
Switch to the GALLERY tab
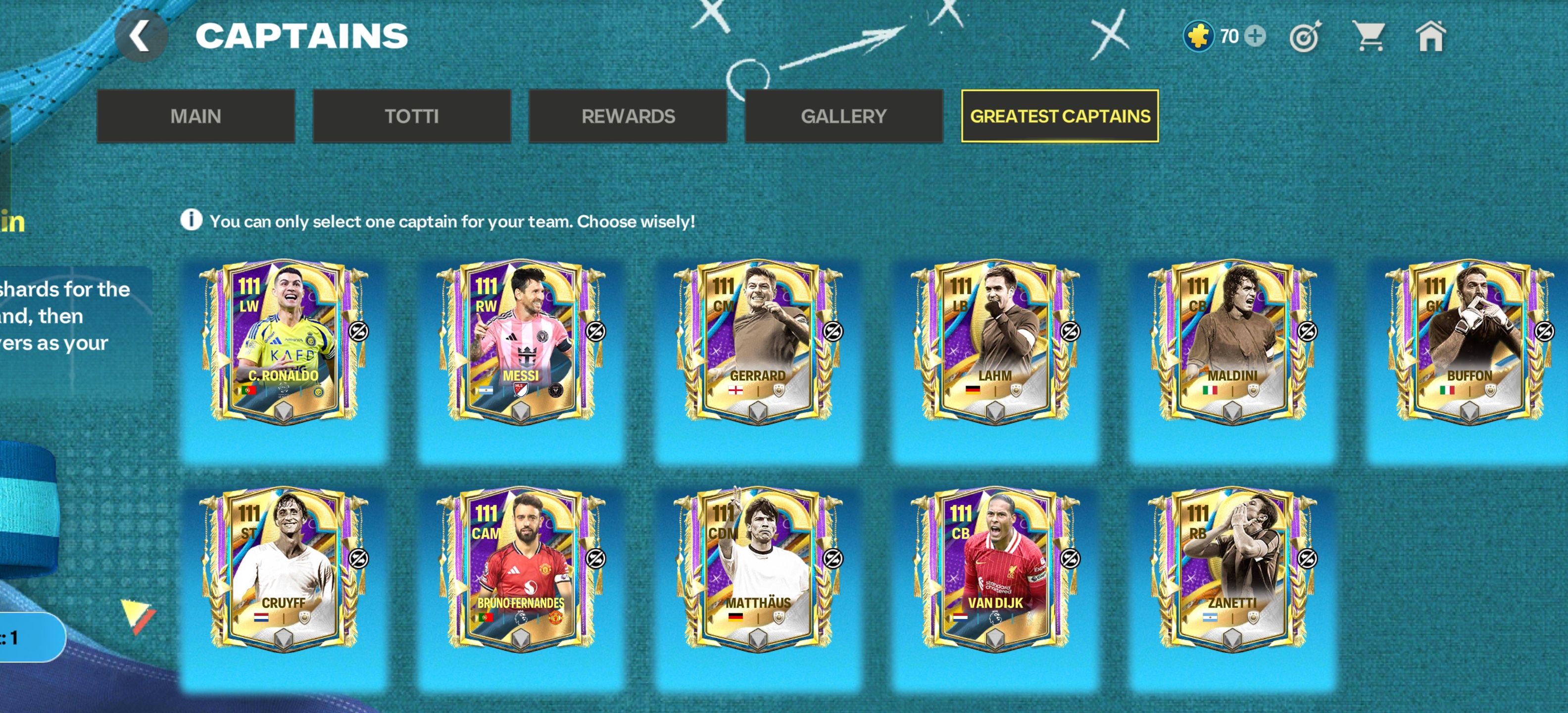coord(844,116)
